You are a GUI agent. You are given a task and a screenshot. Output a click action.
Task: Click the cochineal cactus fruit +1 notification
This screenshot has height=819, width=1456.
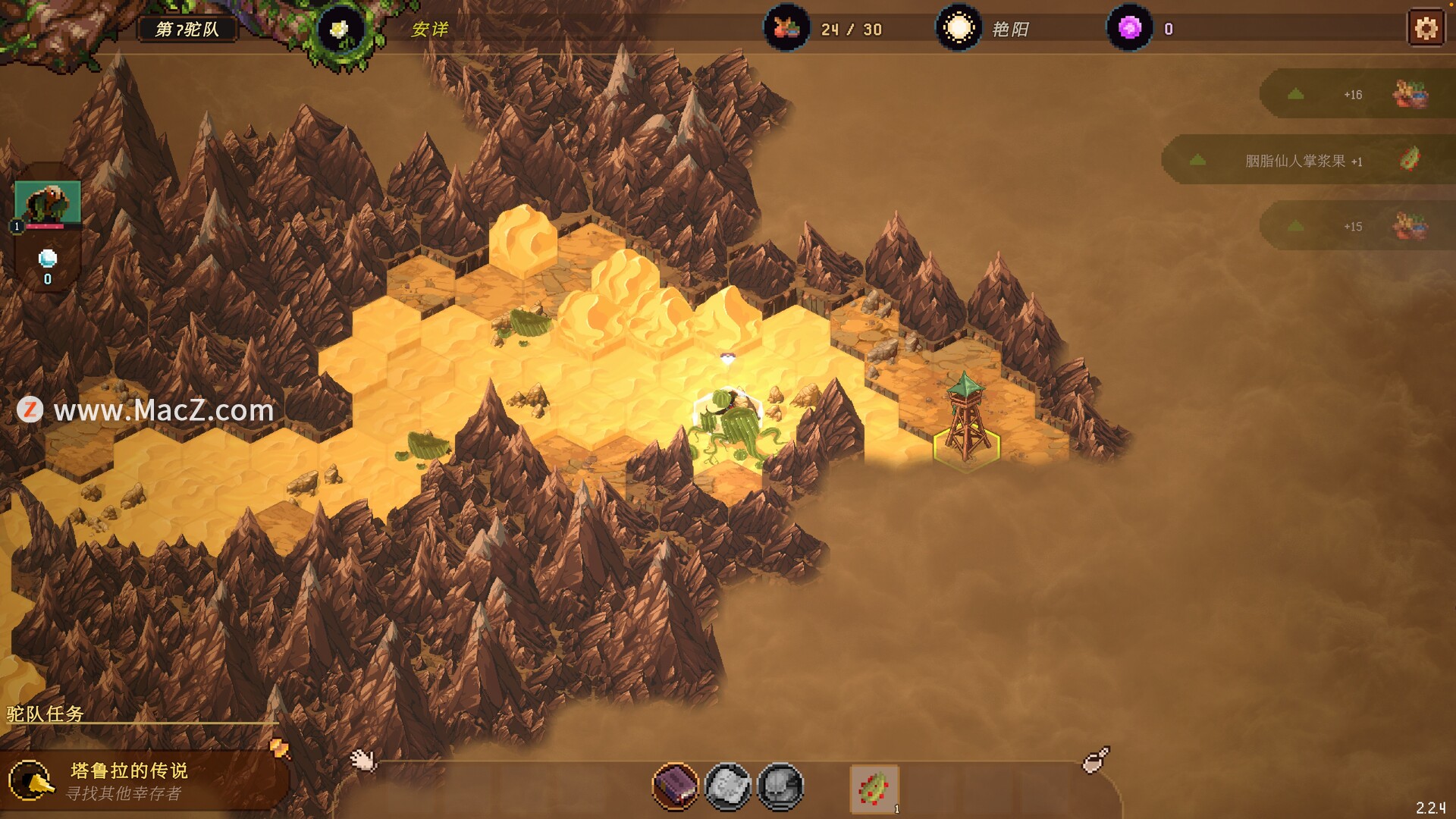tap(1303, 161)
